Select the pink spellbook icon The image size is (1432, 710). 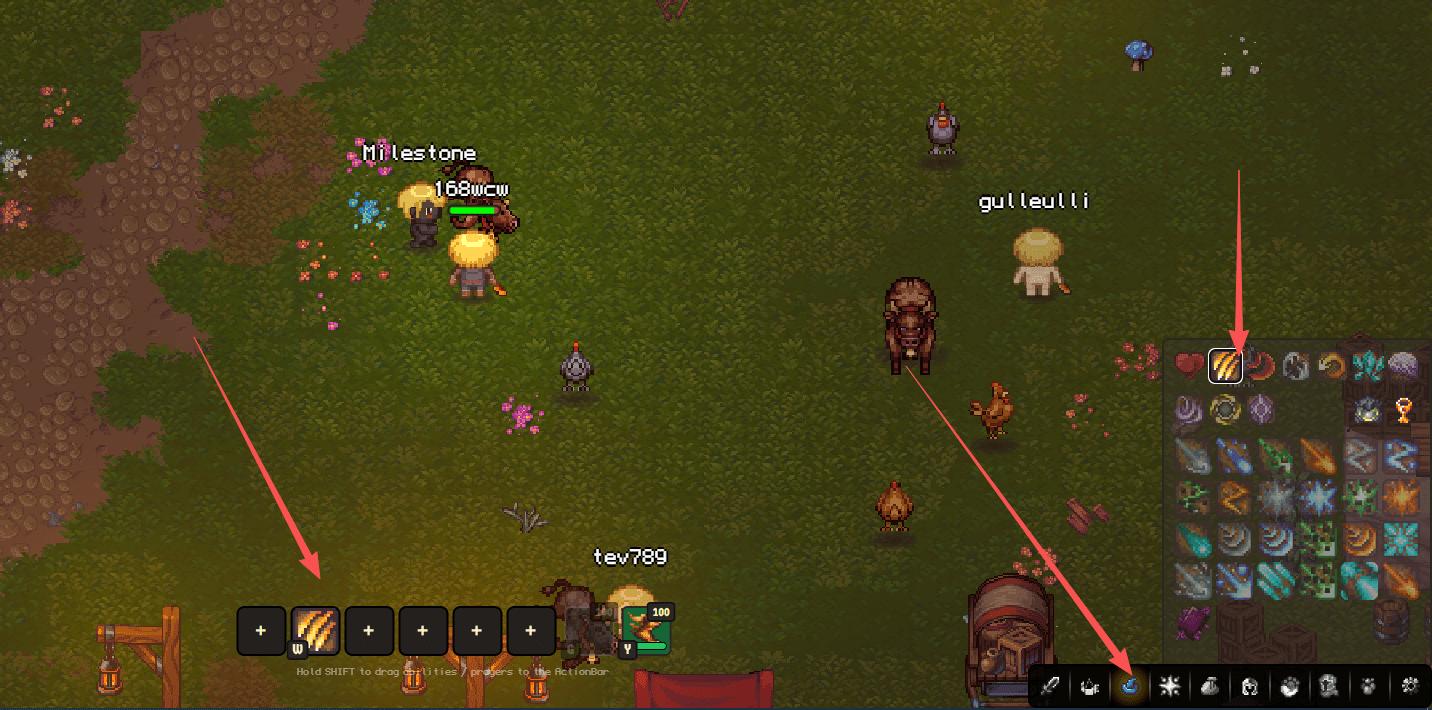(1194, 622)
